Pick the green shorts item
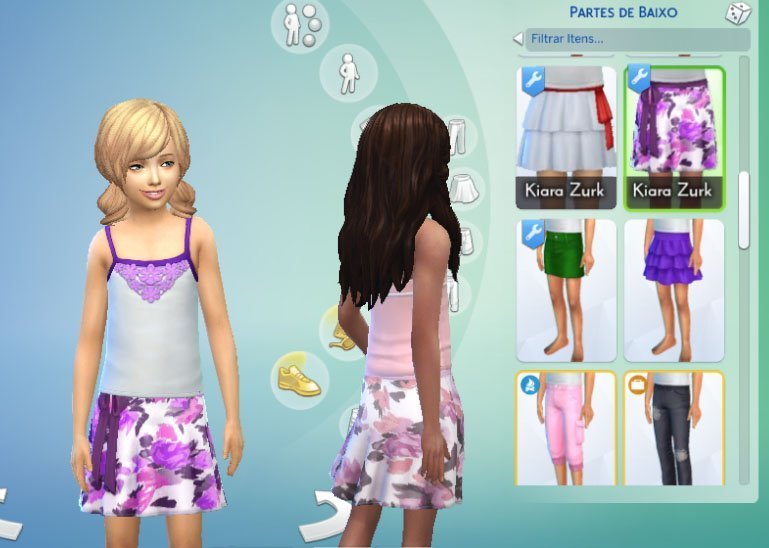769x548 pixels. click(x=566, y=290)
